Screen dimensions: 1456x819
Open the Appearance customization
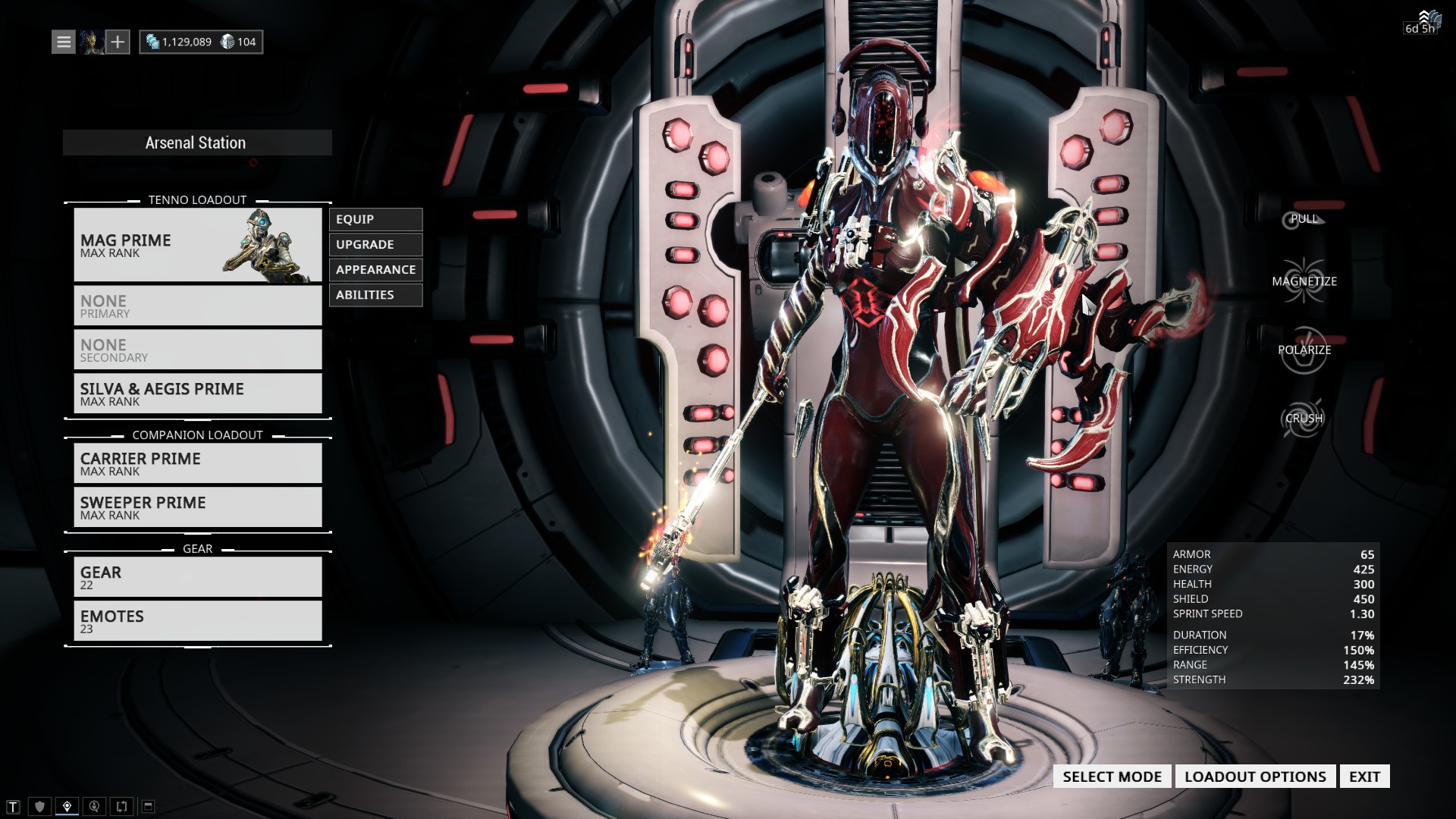pyautogui.click(x=375, y=269)
